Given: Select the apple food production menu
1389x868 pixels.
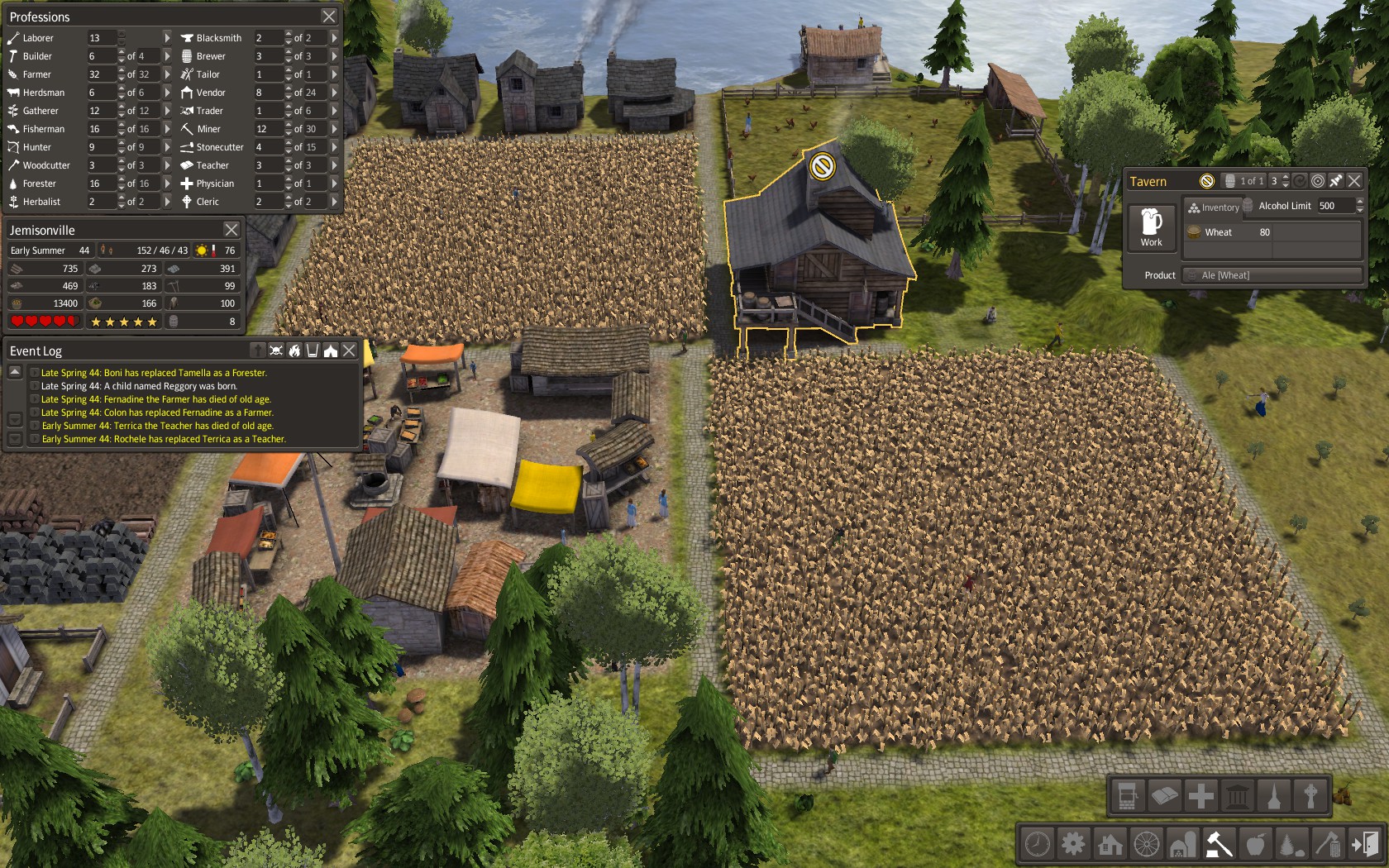Looking at the screenshot, I should click(x=1255, y=844).
